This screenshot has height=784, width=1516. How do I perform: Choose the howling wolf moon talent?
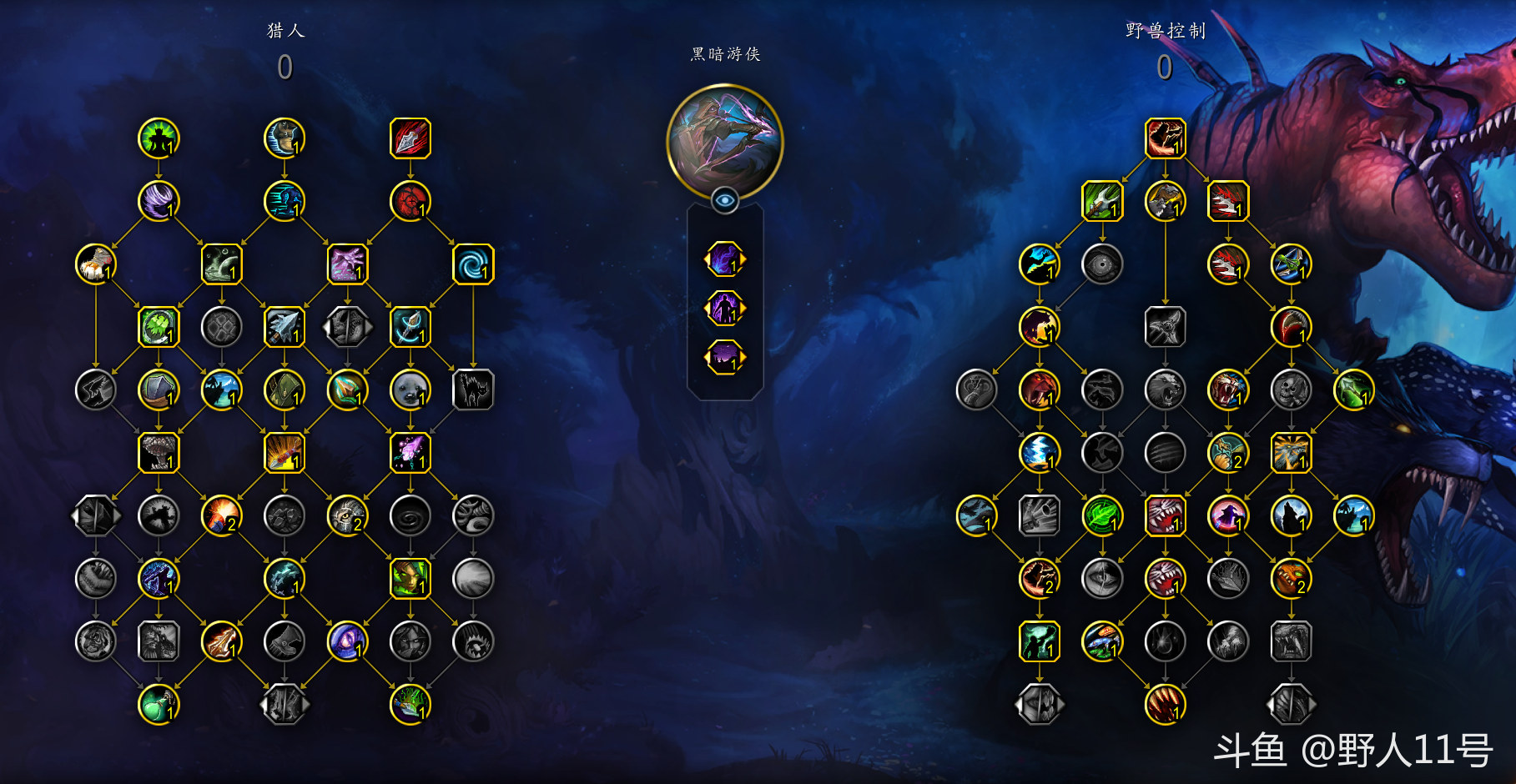pos(1291,515)
